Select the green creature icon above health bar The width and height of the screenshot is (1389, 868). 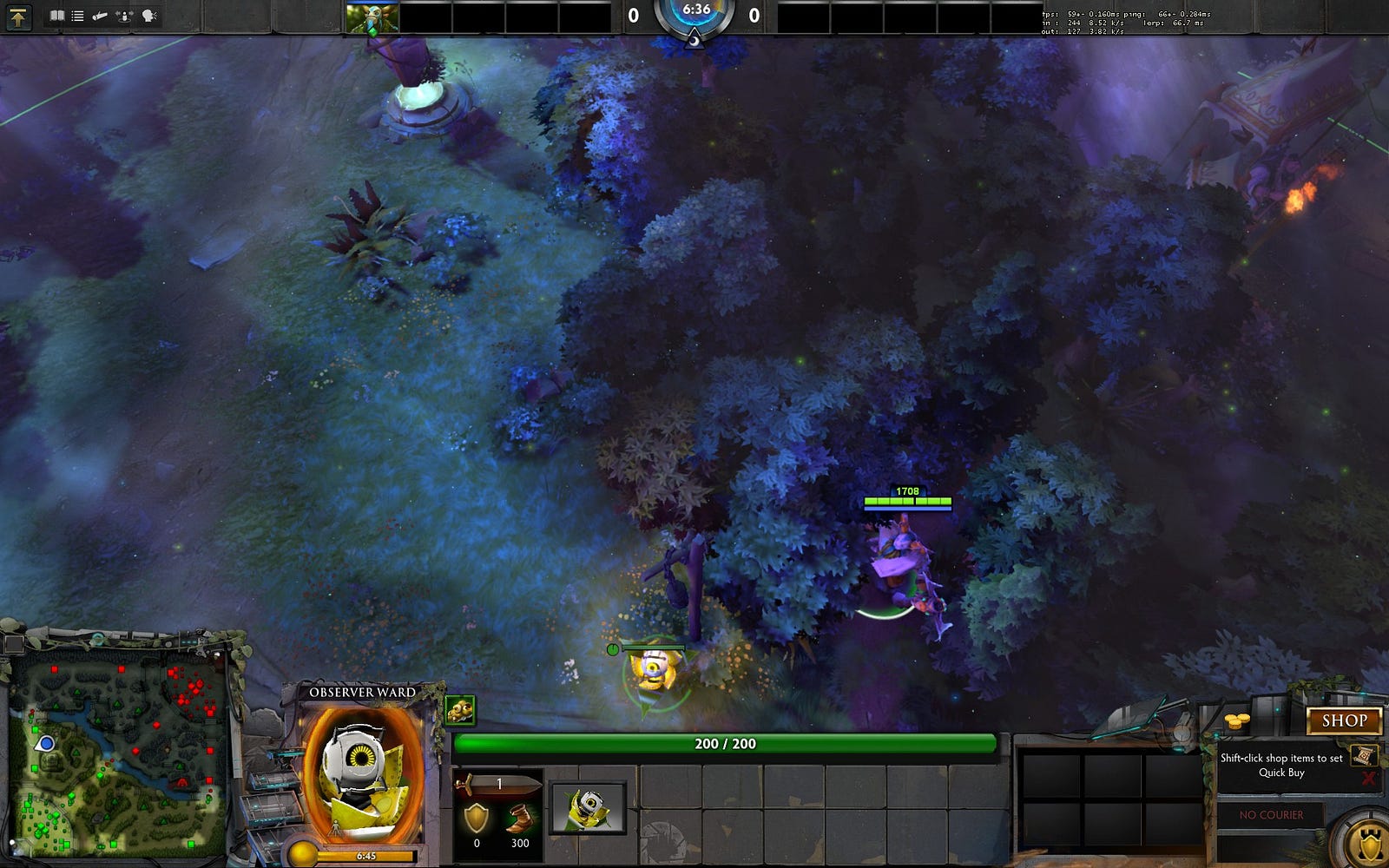click(460, 710)
